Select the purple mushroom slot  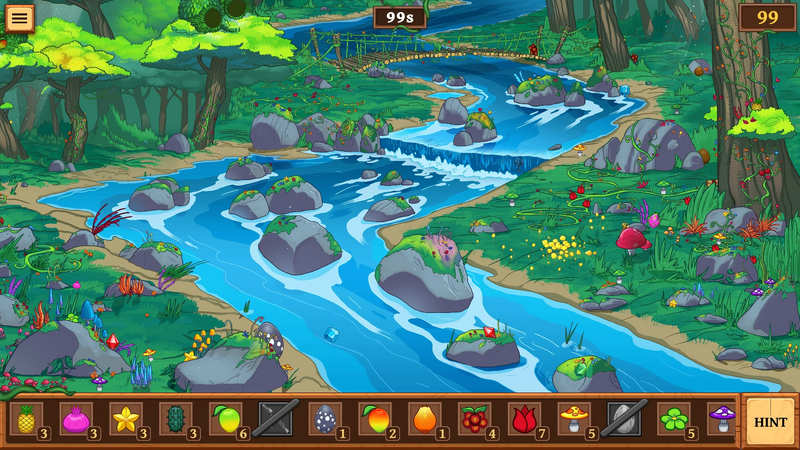722,418
